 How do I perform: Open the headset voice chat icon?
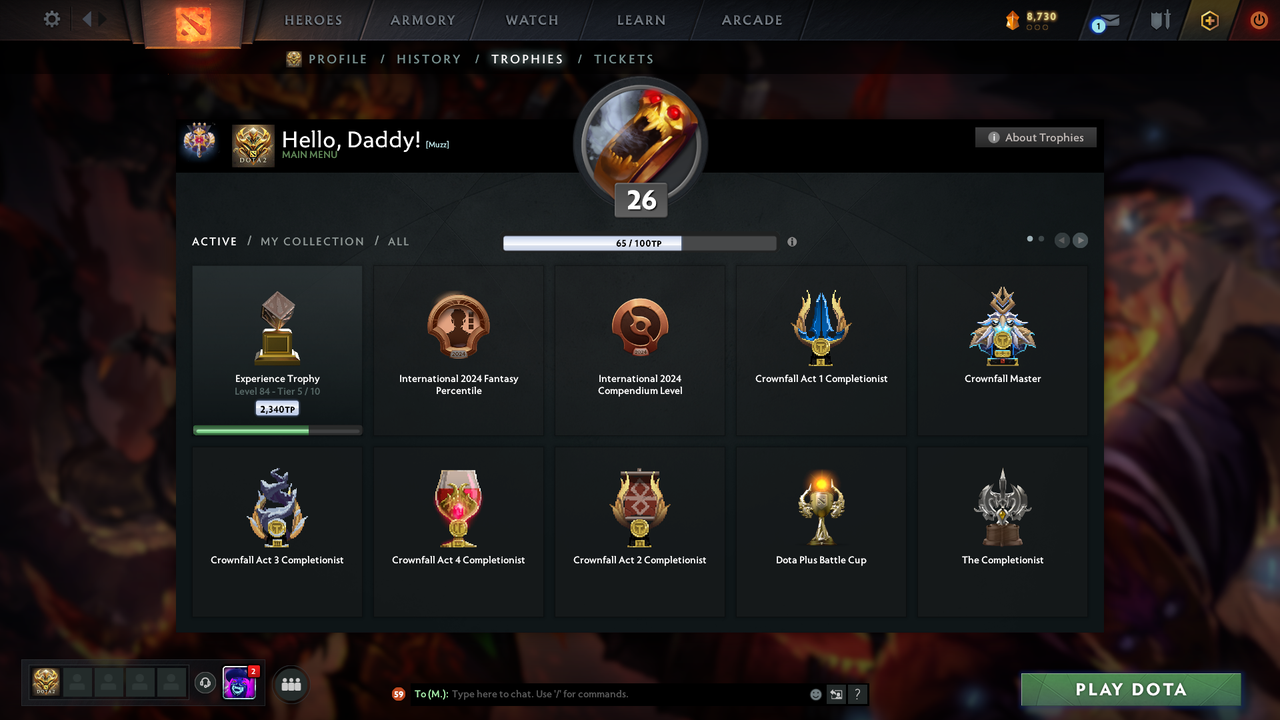click(x=206, y=682)
